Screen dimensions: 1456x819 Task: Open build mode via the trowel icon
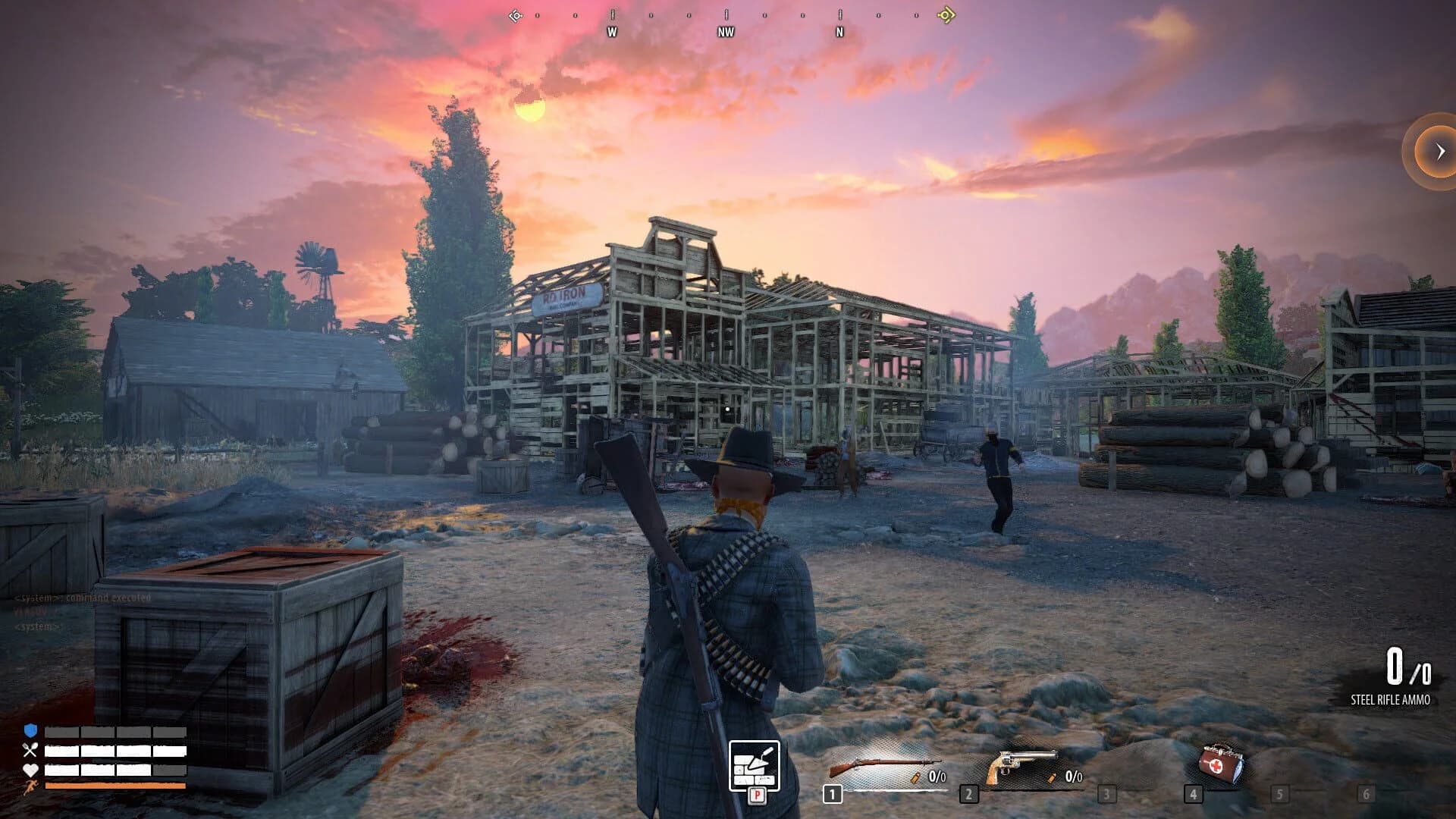(x=754, y=766)
